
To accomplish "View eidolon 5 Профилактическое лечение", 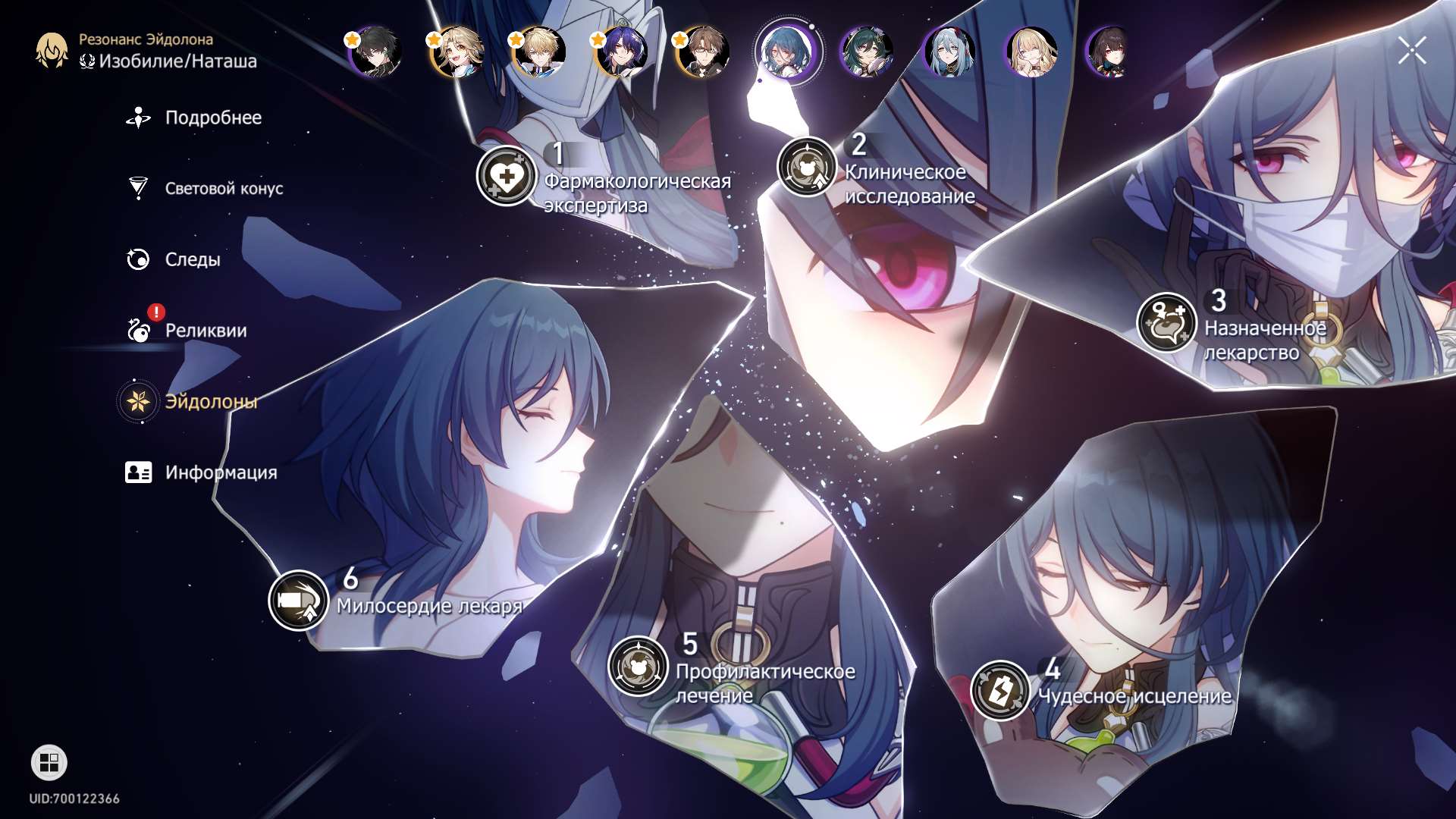I will (638, 666).
